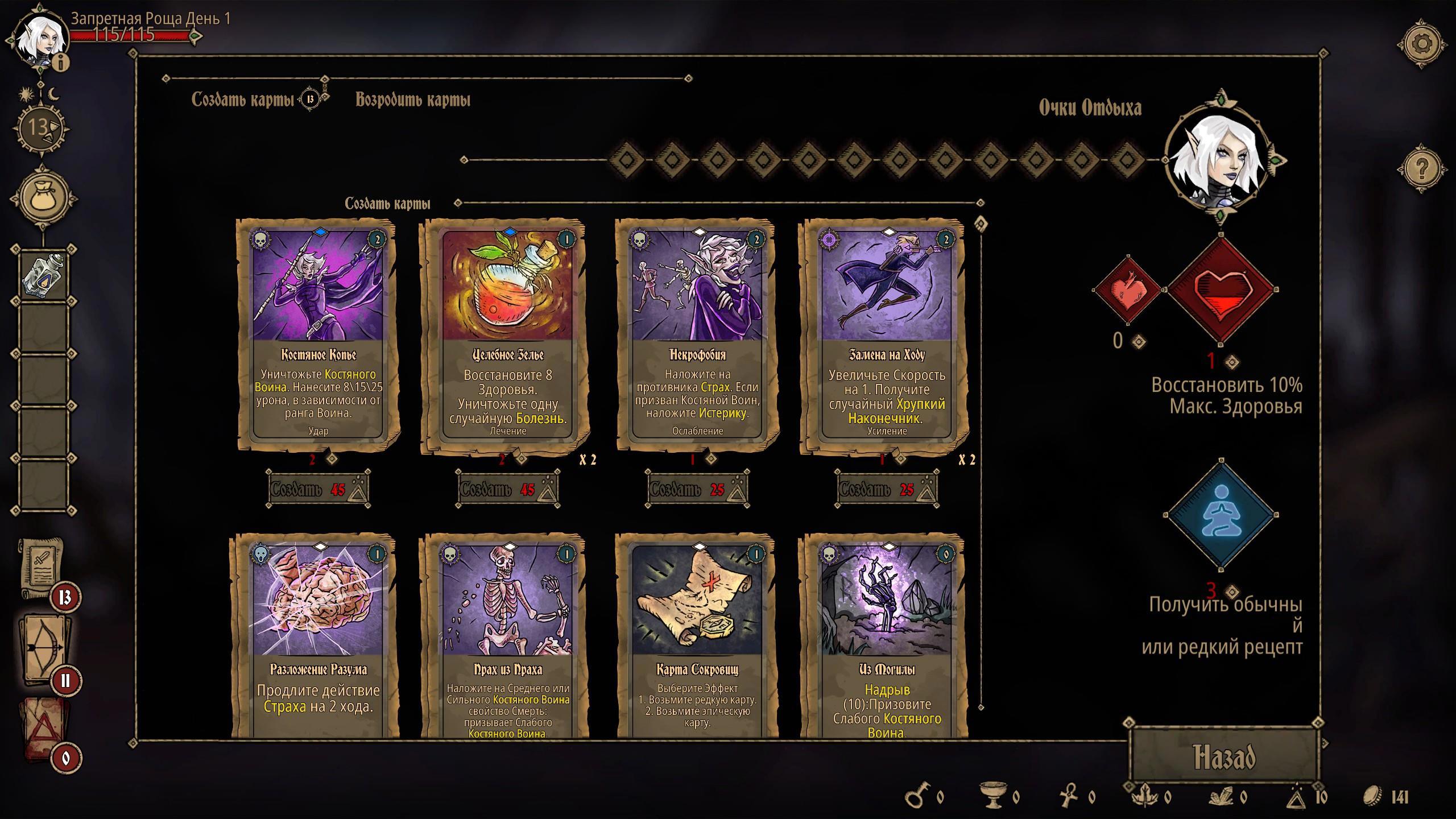Restore 10% max health with heart diamond
The image size is (1456, 819).
pos(1221,290)
